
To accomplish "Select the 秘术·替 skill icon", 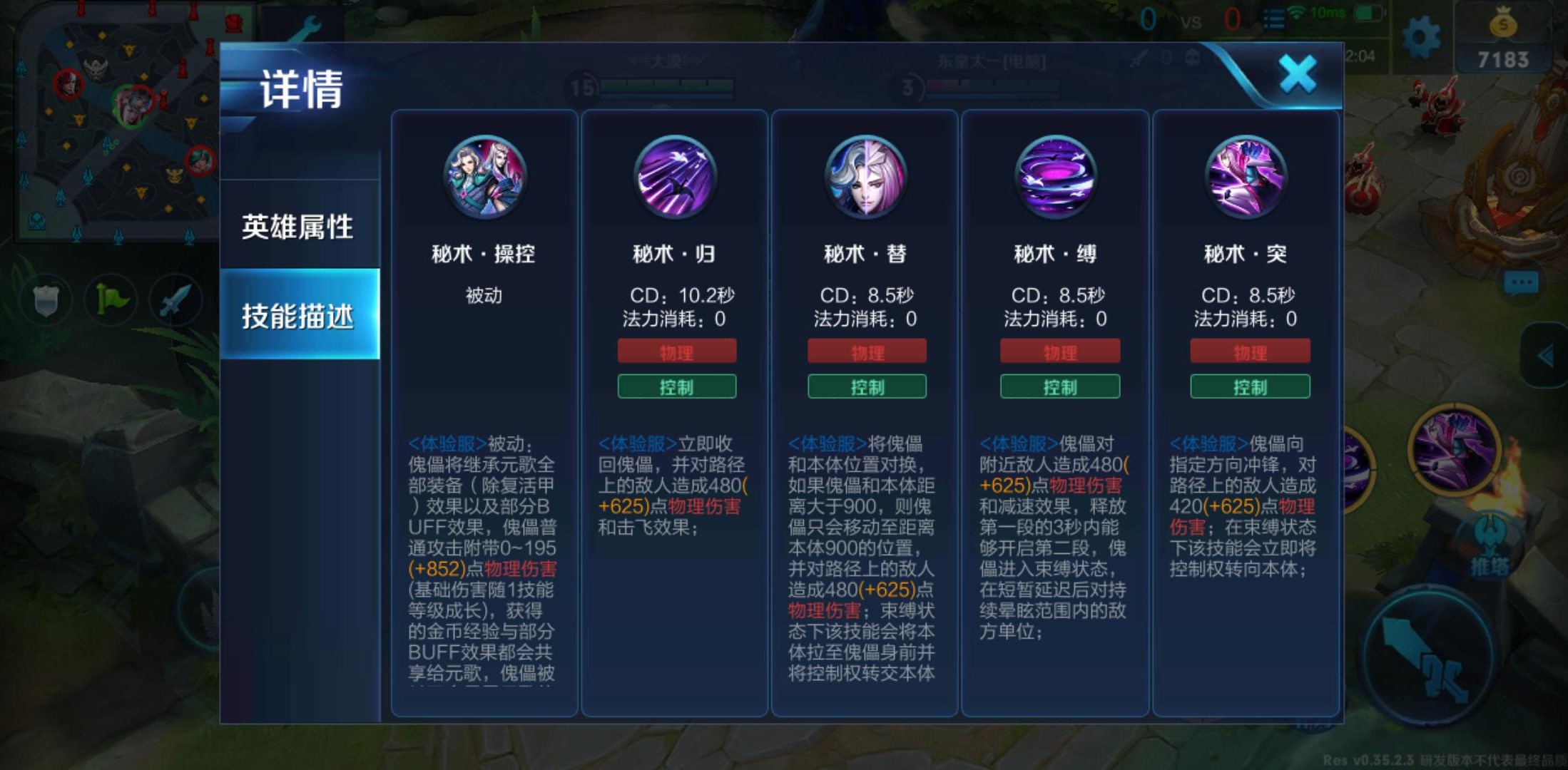I will tap(865, 178).
